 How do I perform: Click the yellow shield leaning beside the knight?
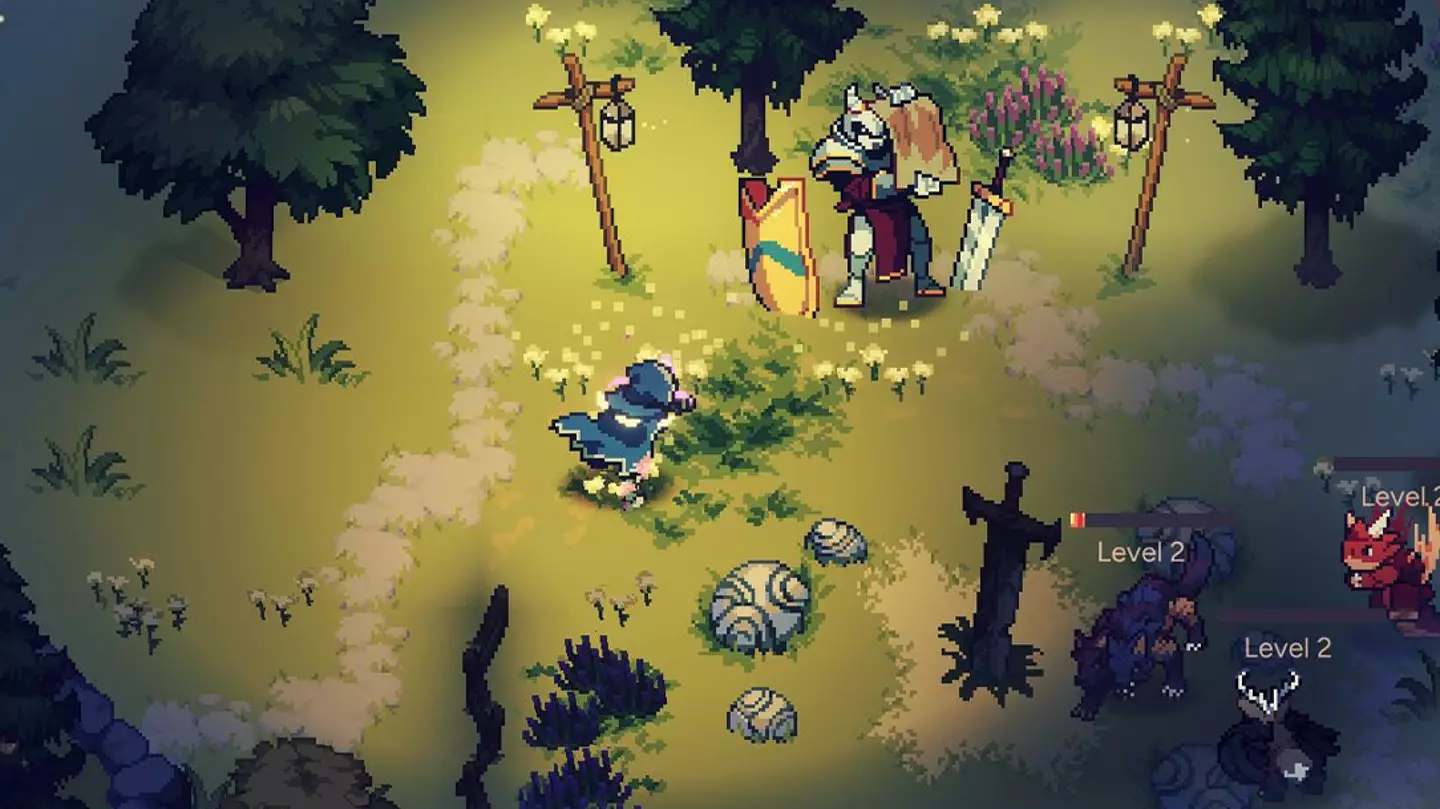780,240
